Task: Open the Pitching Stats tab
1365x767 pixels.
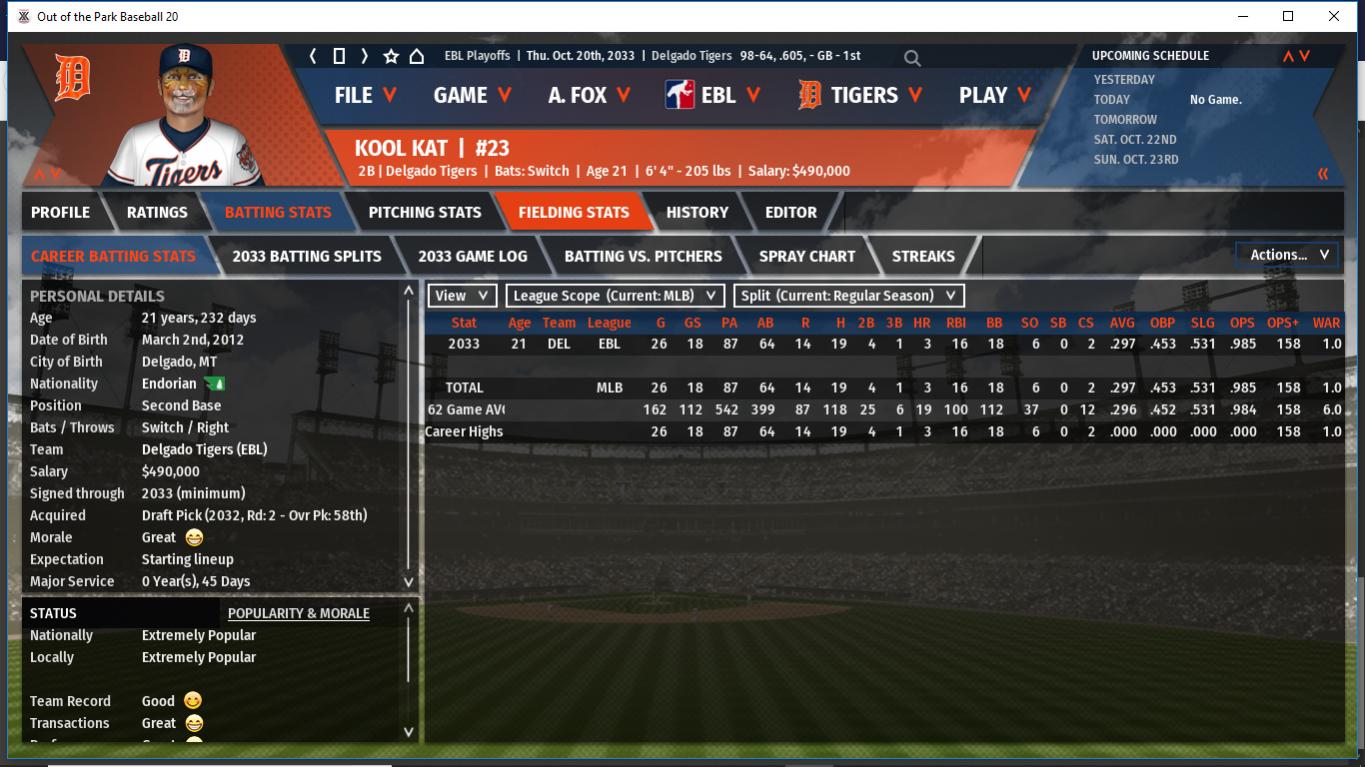Action: 425,212
